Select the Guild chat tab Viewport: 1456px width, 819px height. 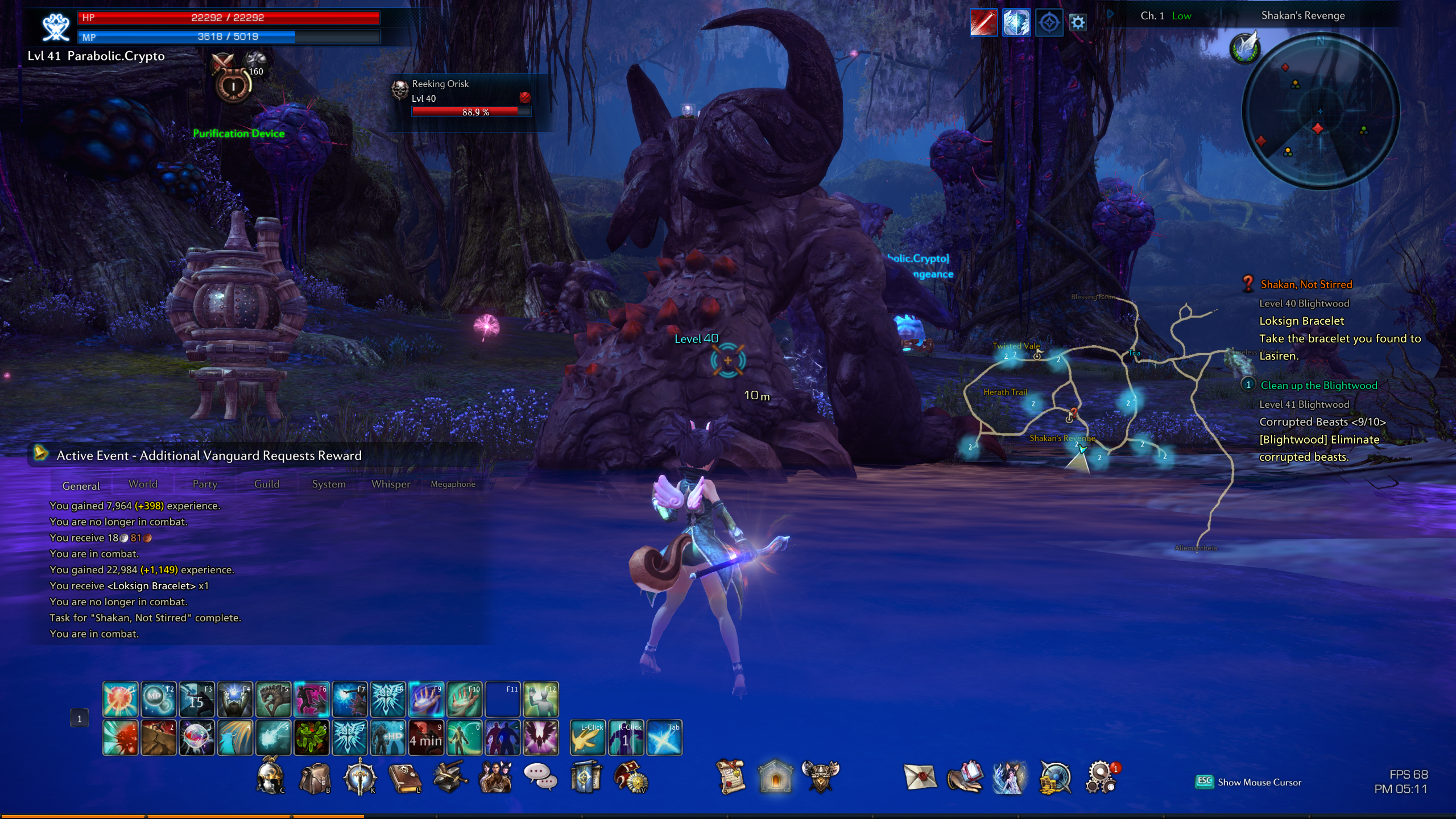click(267, 484)
